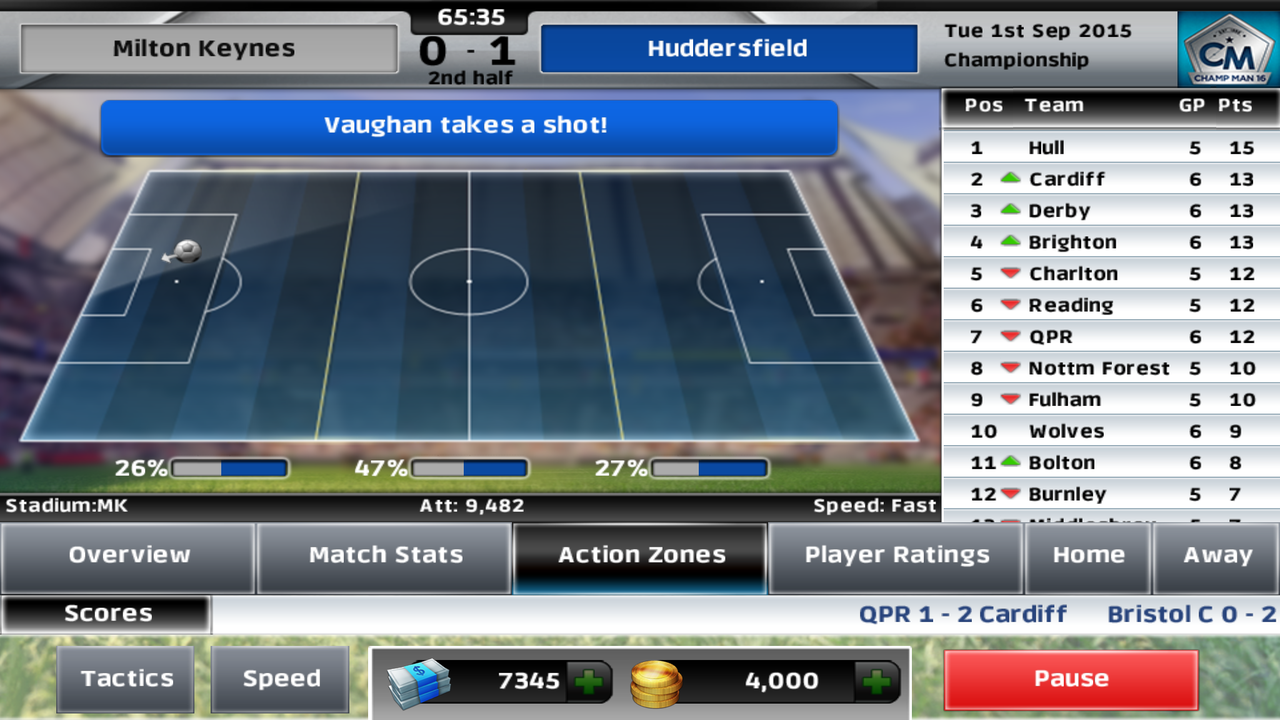Click the Scores ticker label
The image size is (1280, 720).
107,614
